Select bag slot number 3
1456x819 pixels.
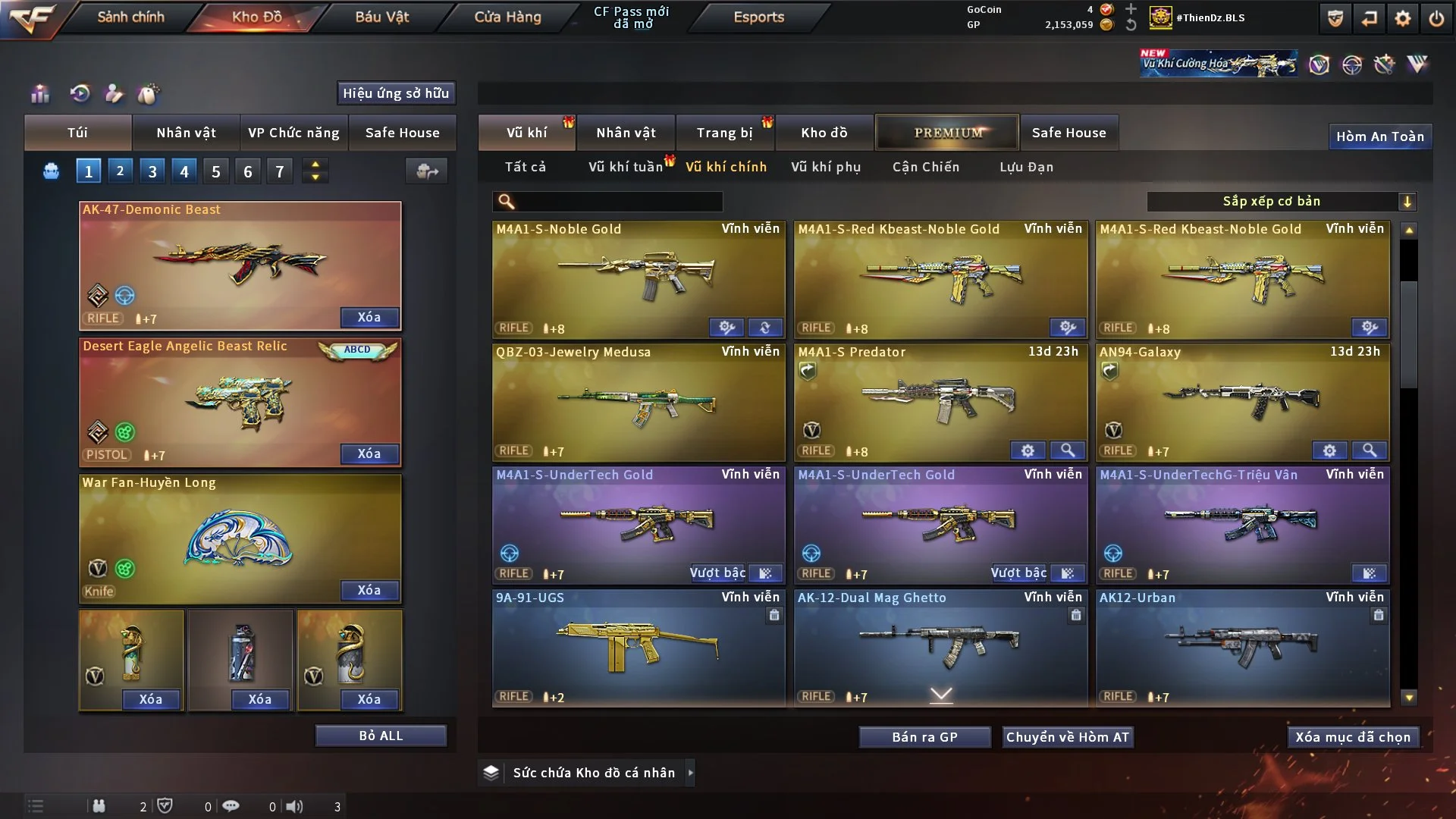pyautogui.click(x=152, y=171)
